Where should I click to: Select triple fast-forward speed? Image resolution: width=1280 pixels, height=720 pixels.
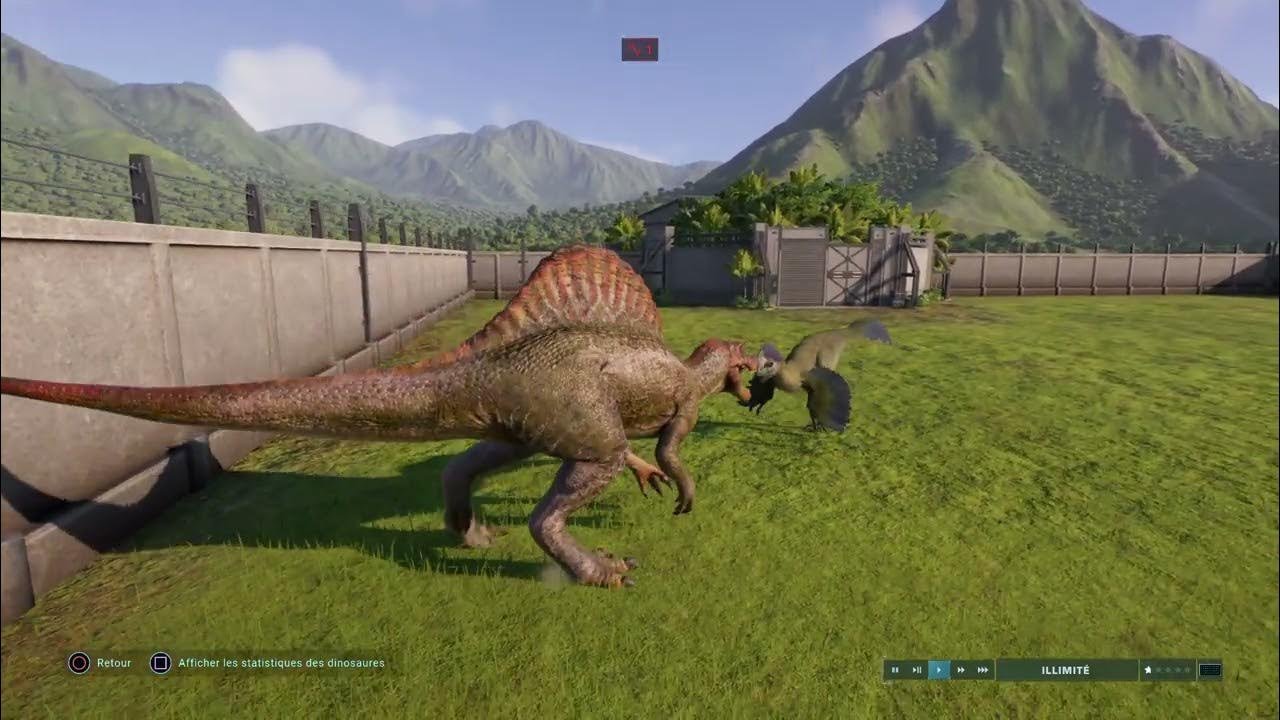(983, 670)
